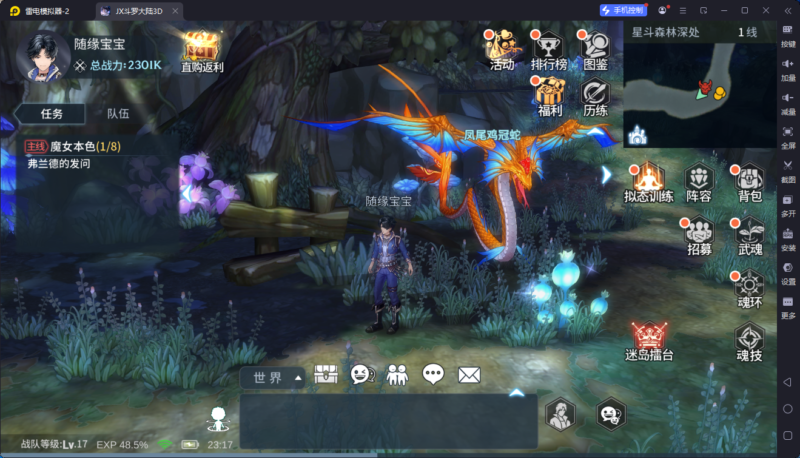Enter 拟态训练 training mode
Viewport: 800px width, 458px height.
(x=648, y=182)
